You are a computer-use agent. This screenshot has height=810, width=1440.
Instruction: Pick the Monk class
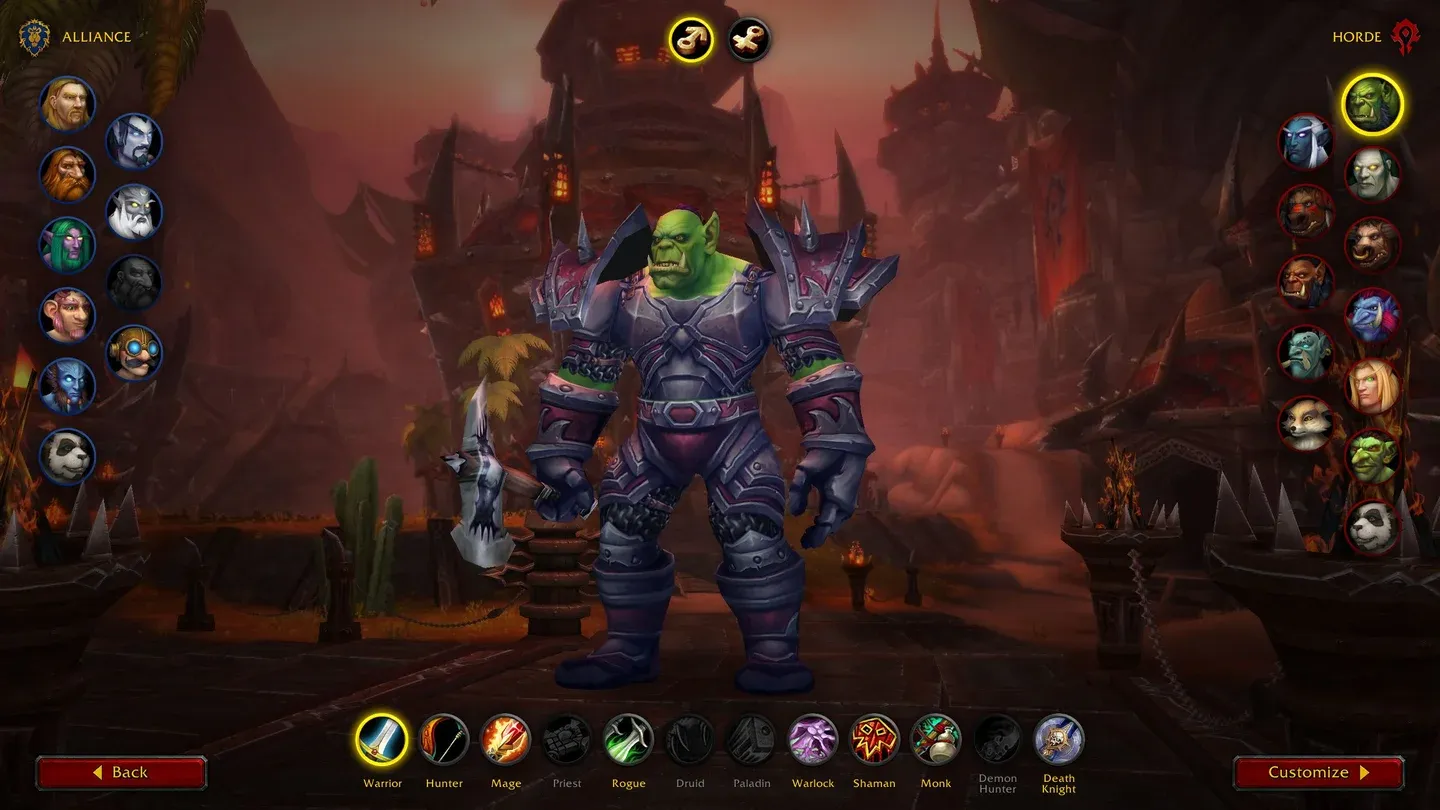tap(936, 740)
